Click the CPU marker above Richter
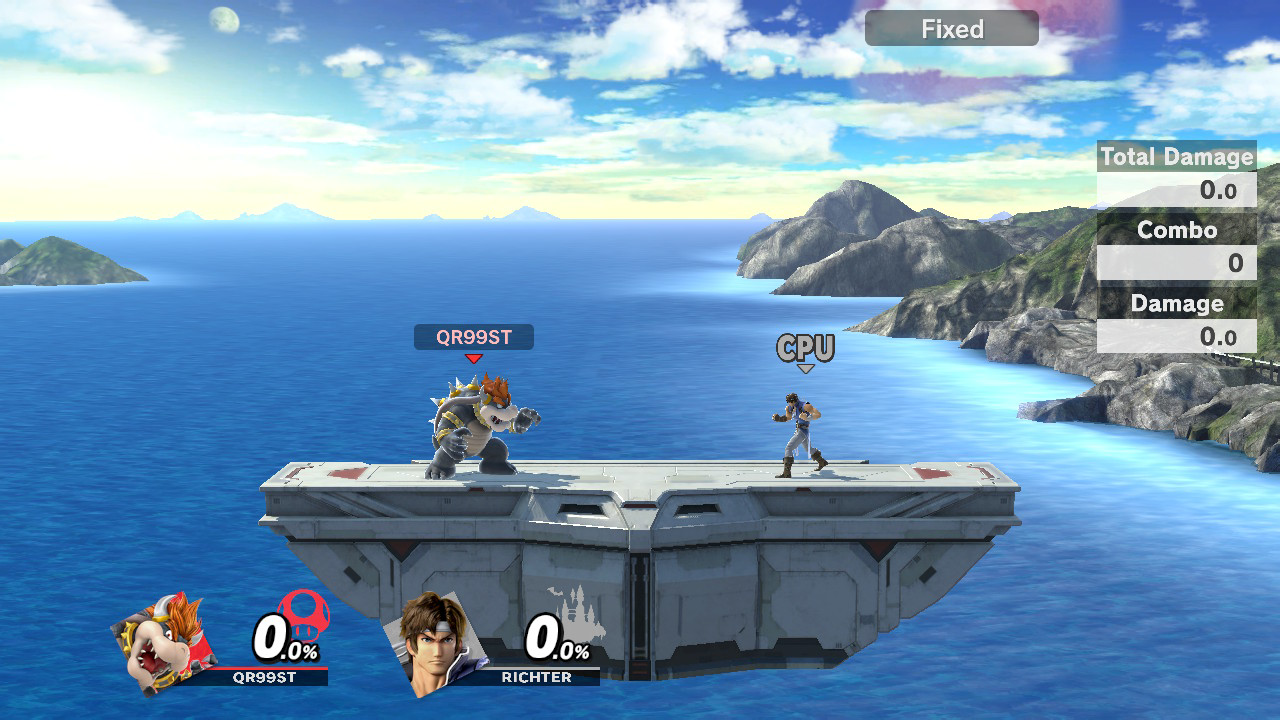This screenshot has width=1280, height=720. (x=805, y=348)
